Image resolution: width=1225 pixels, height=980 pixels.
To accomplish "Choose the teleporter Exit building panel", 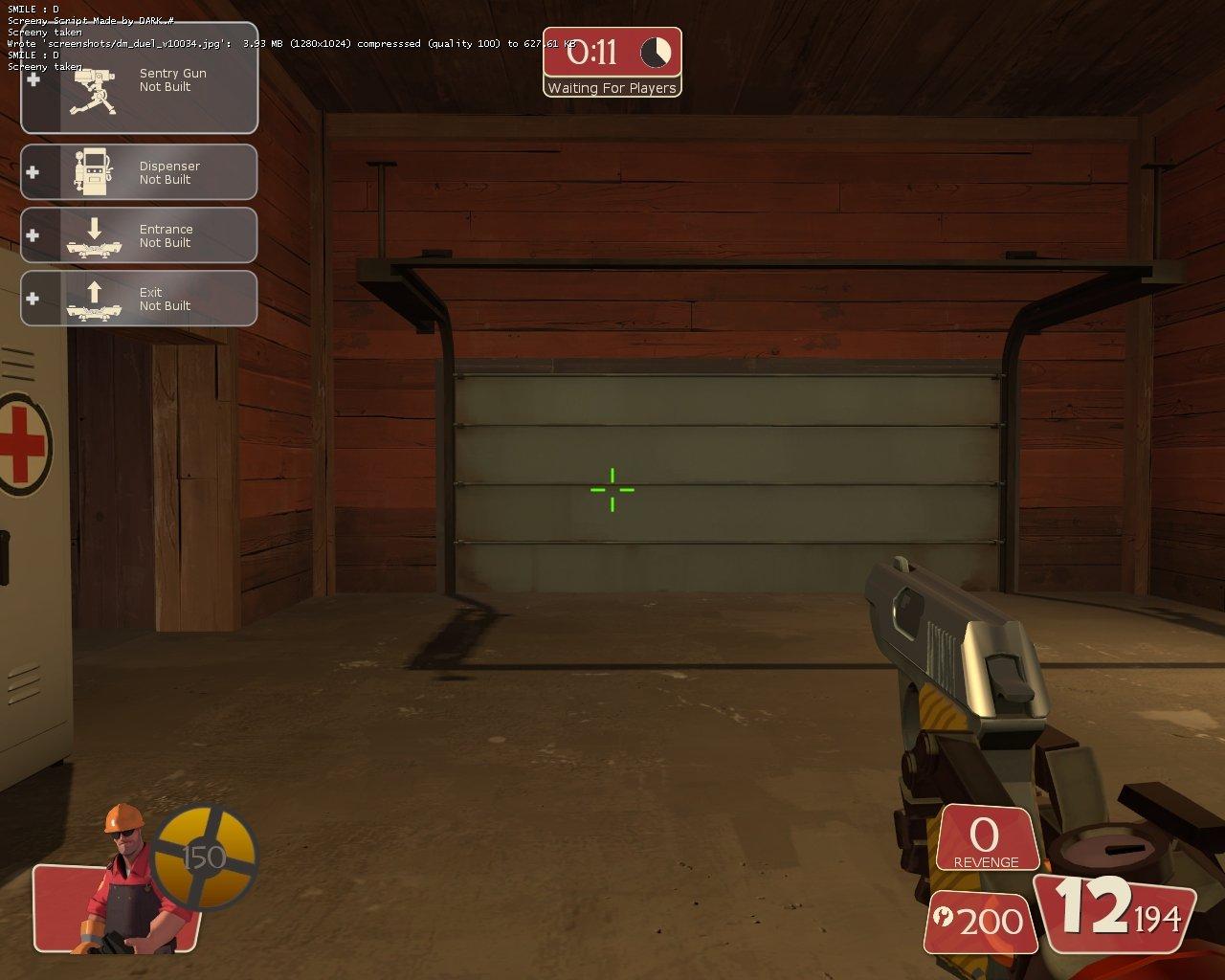I will pyautogui.click(x=140, y=299).
